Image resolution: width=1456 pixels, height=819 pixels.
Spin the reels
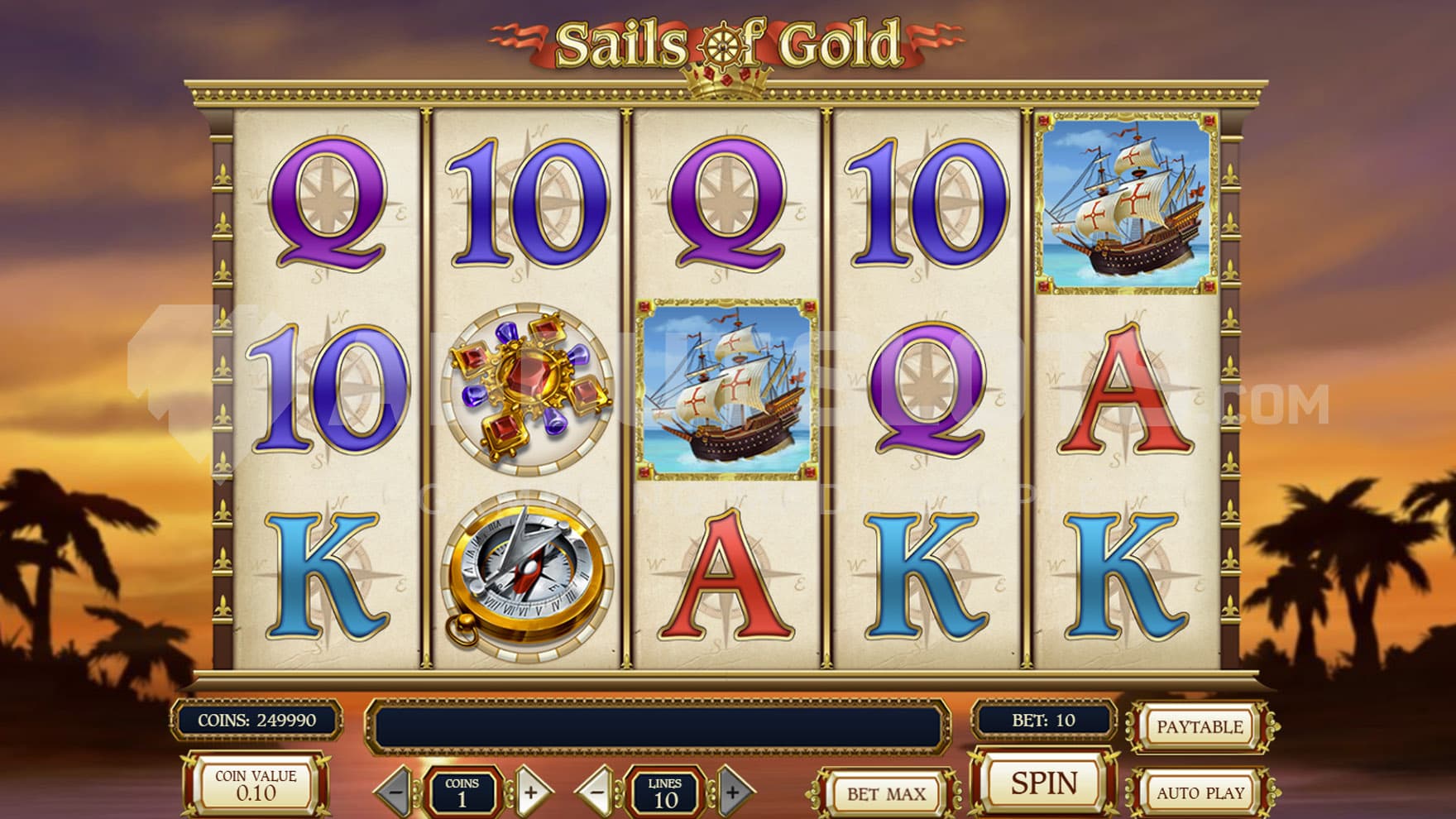pyautogui.click(x=1043, y=783)
